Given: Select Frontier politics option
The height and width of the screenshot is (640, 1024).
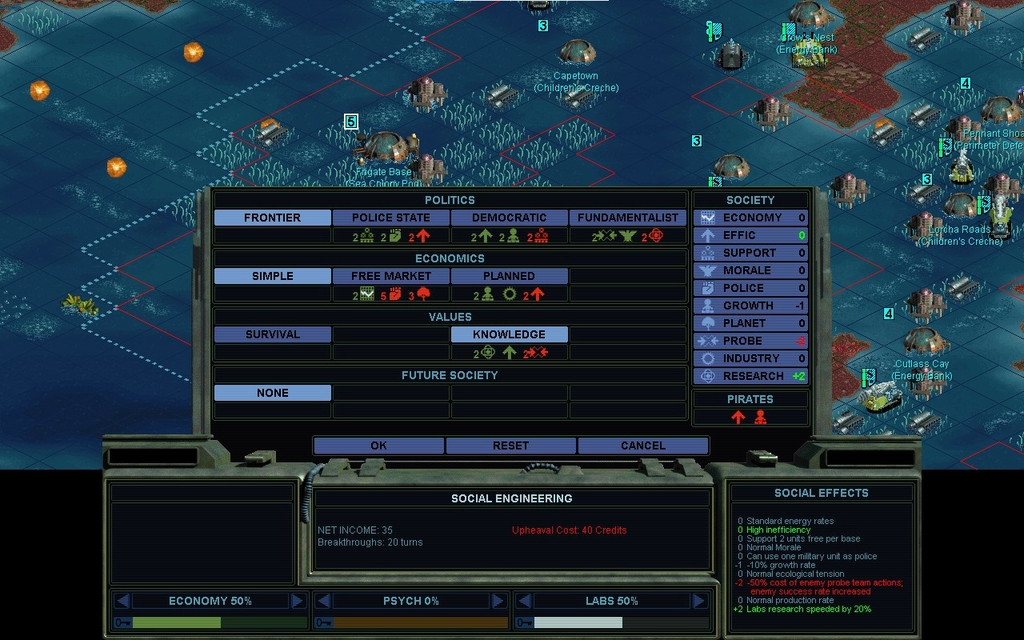Looking at the screenshot, I should (x=272, y=218).
